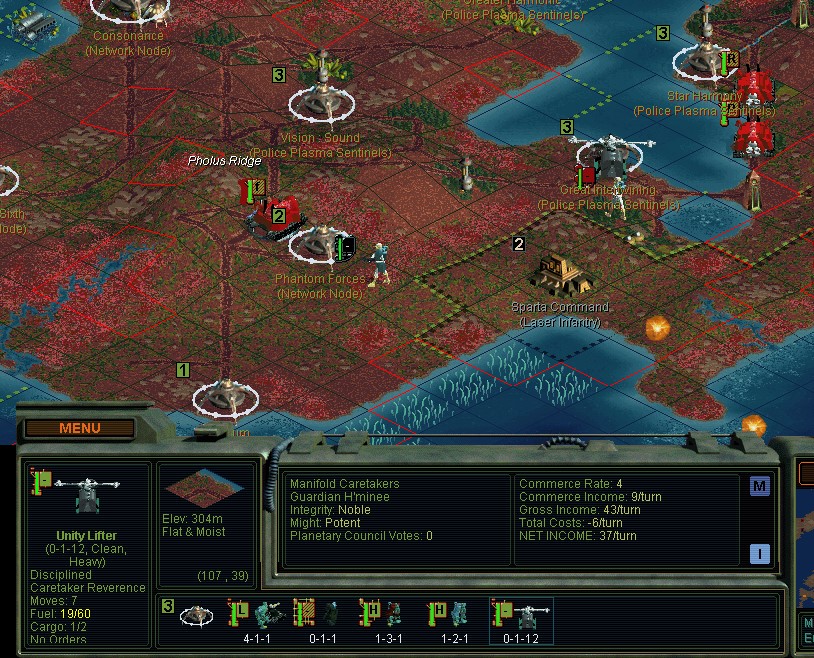The height and width of the screenshot is (658, 814).
Task: Select the Phantom Forces base
Action: point(321,243)
